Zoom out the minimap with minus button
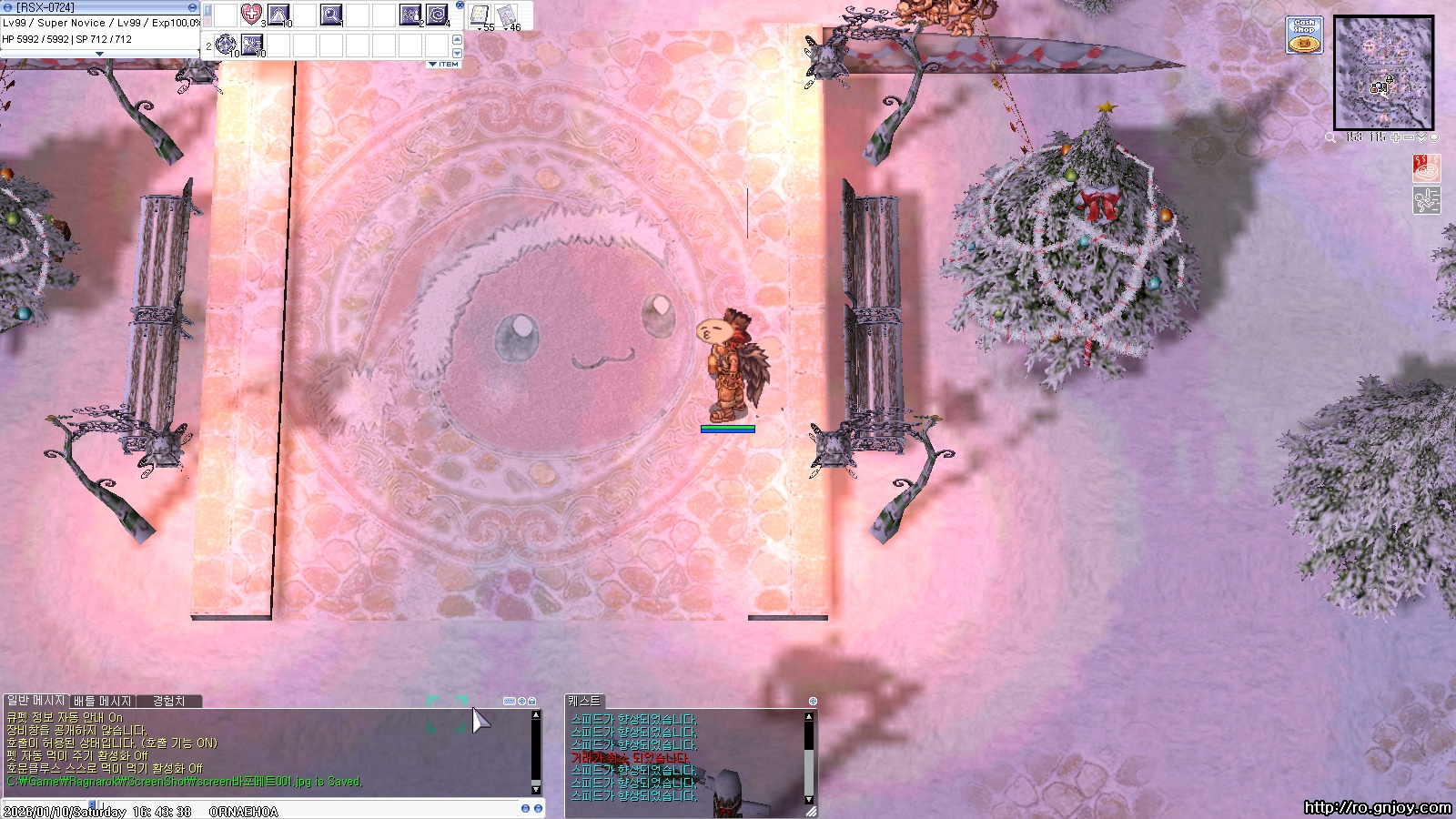The image size is (1456, 819). pos(1409,137)
